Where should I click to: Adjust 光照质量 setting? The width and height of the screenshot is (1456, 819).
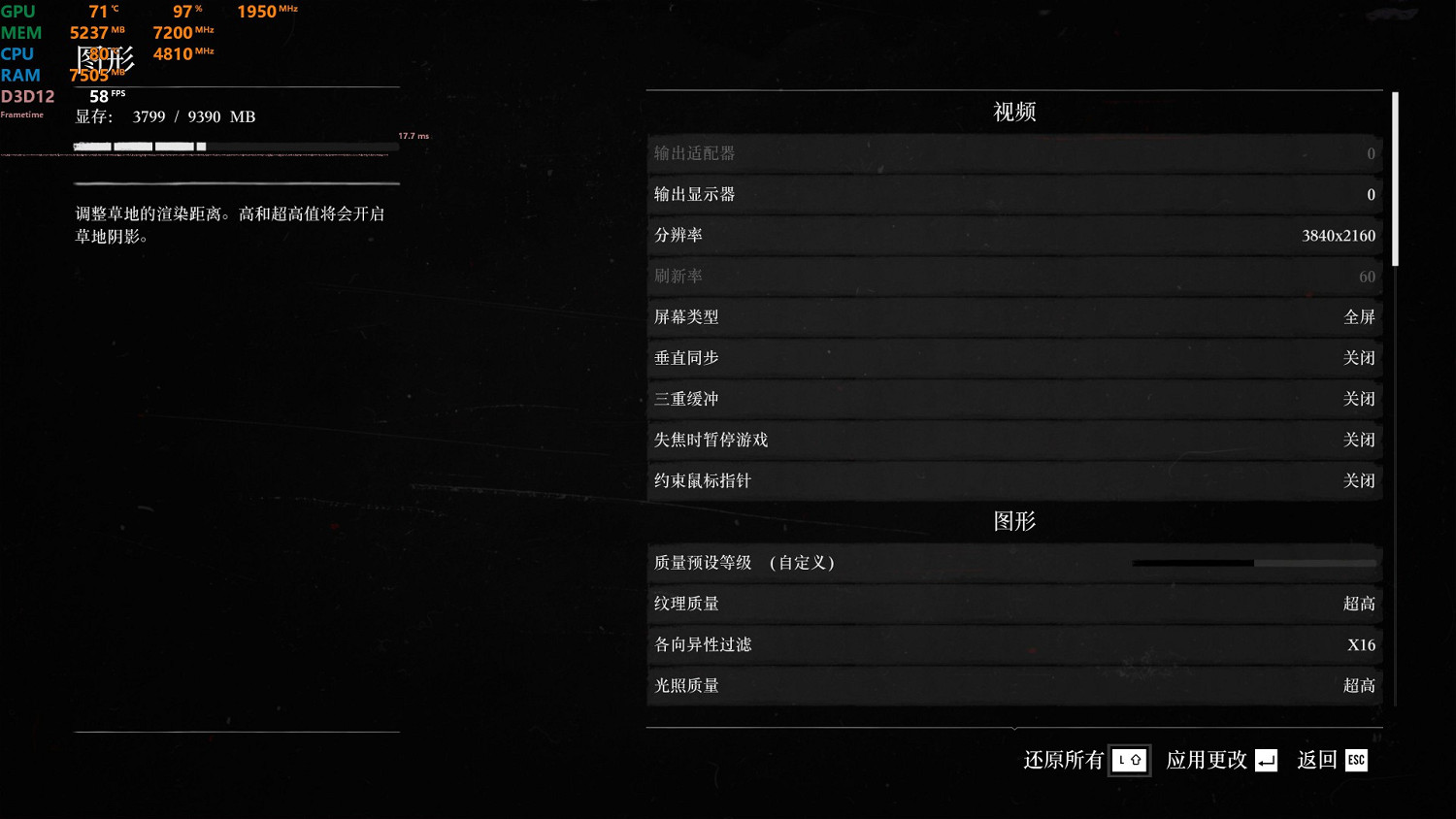(x=1014, y=685)
